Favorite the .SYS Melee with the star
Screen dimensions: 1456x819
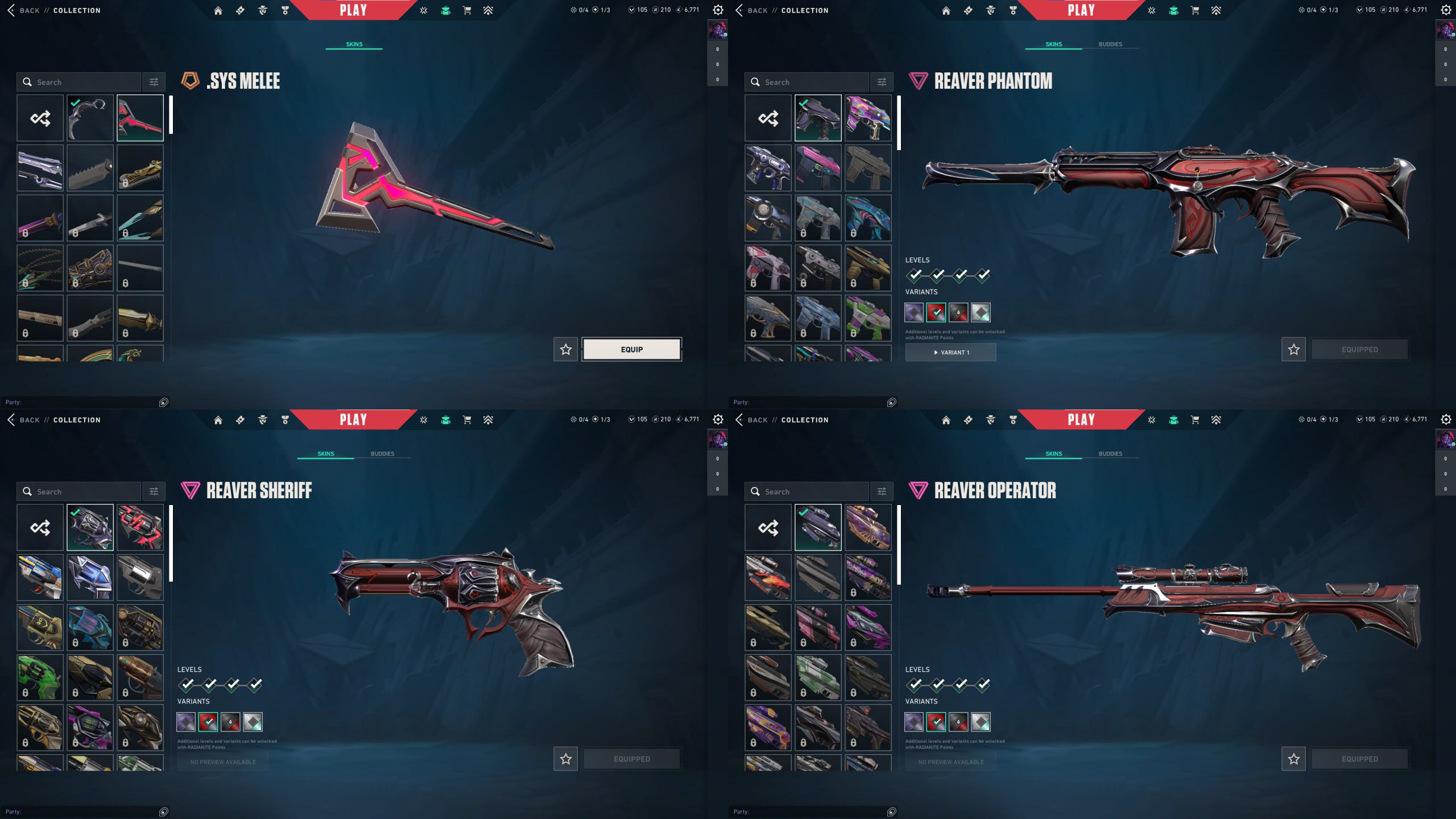coord(565,349)
